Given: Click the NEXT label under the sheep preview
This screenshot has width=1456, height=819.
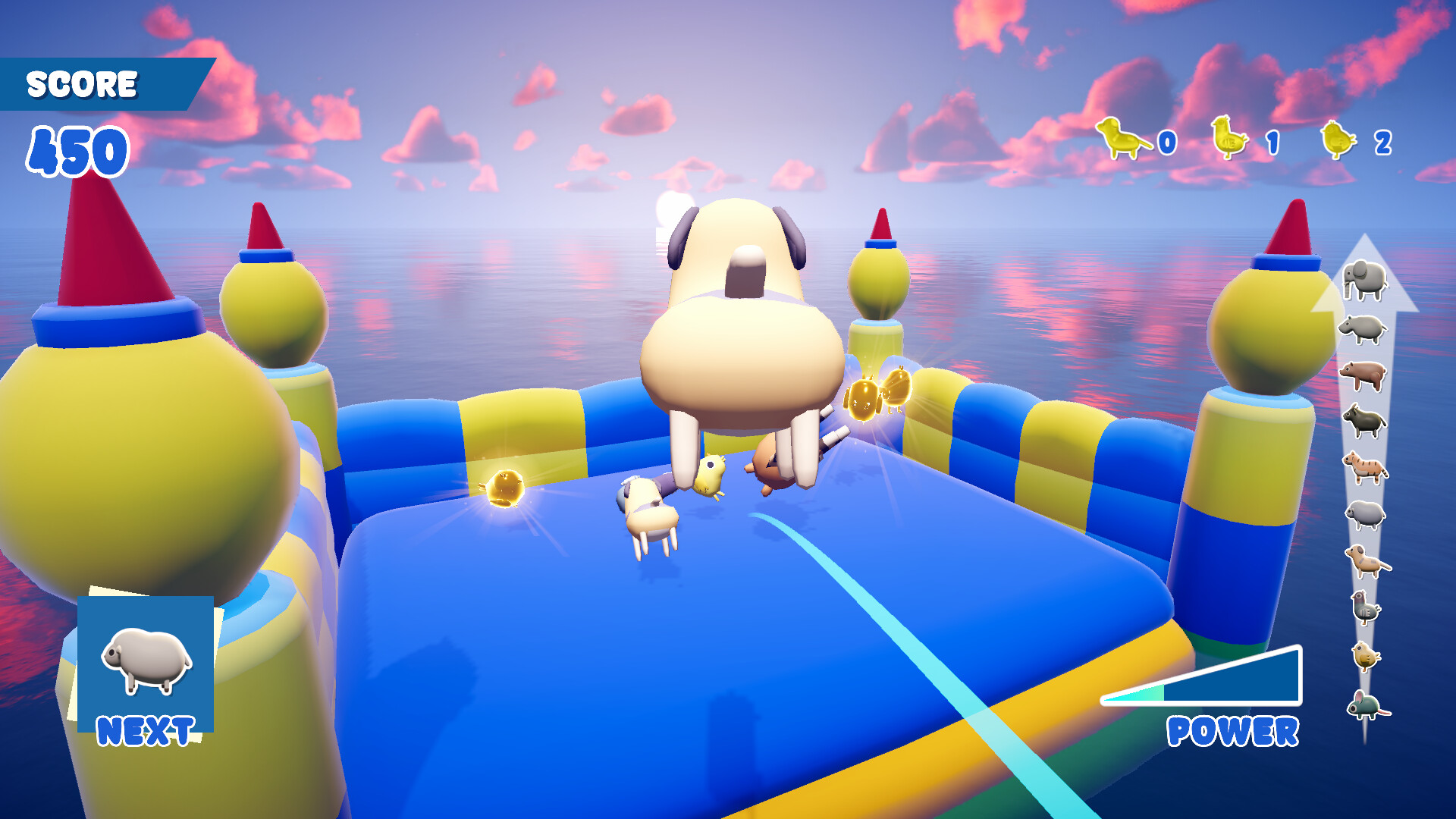Looking at the screenshot, I should tap(146, 730).
